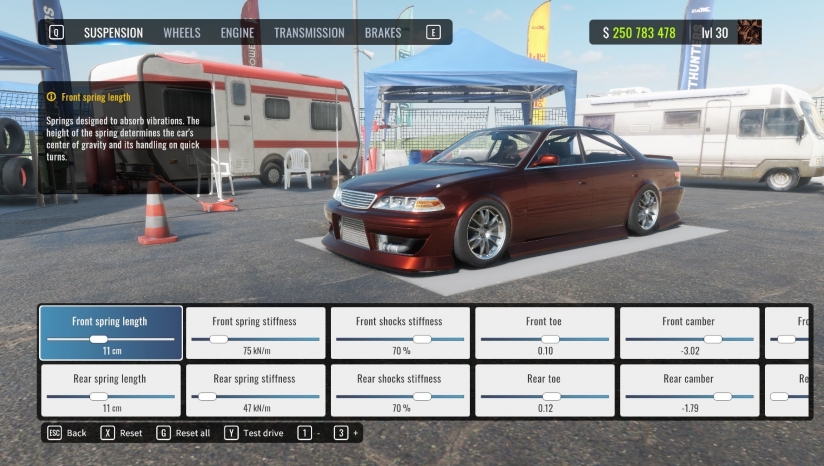Pick the Rear shocks stiffness tile
The image size is (824, 466).
399,390
